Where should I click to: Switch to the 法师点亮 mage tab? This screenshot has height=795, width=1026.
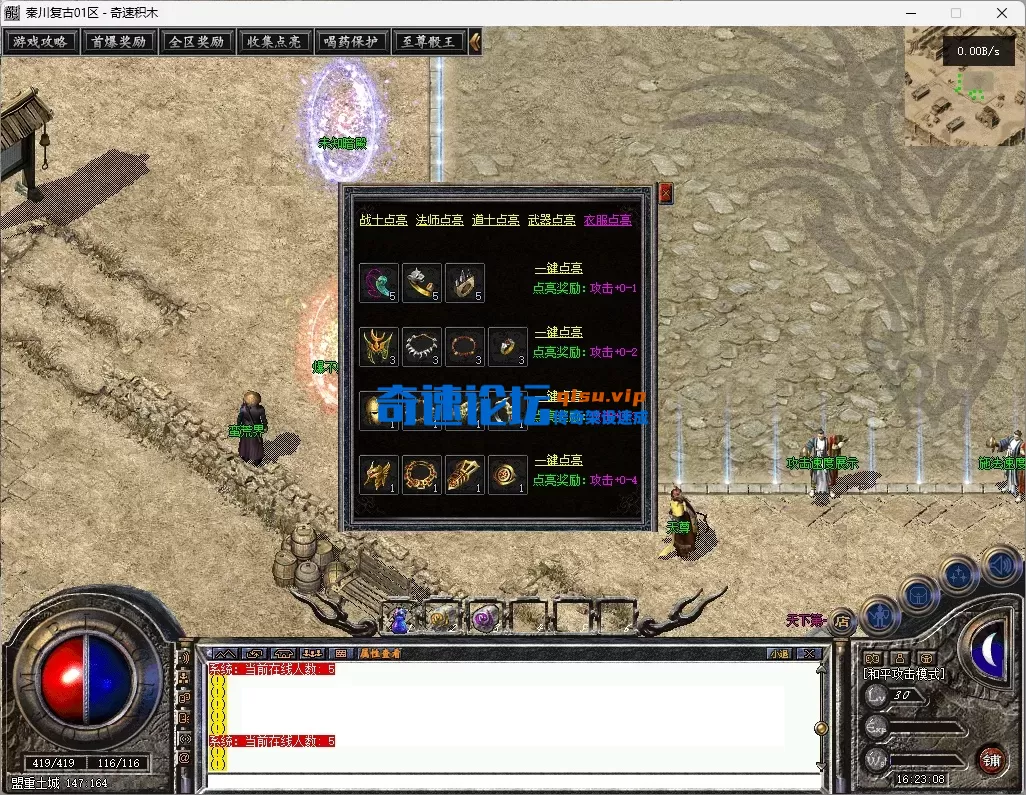tap(439, 220)
